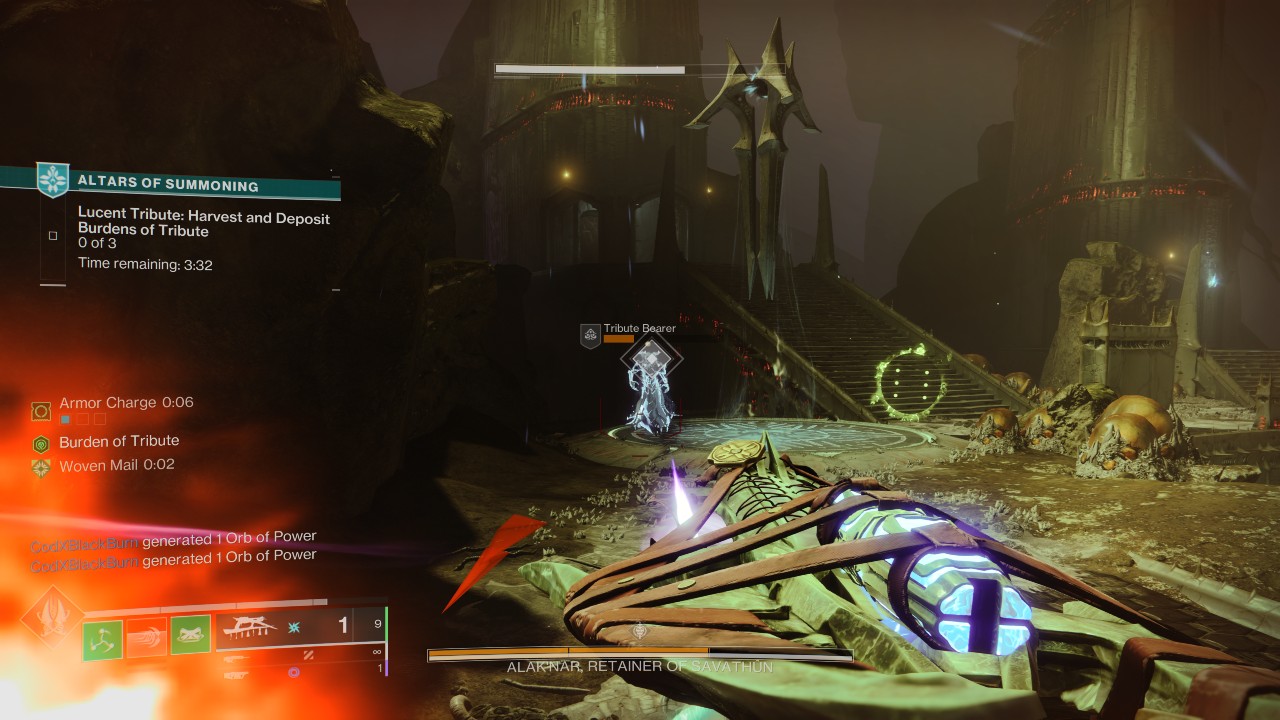Toggle the first Armor Charge segment

[x=65, y=418]
